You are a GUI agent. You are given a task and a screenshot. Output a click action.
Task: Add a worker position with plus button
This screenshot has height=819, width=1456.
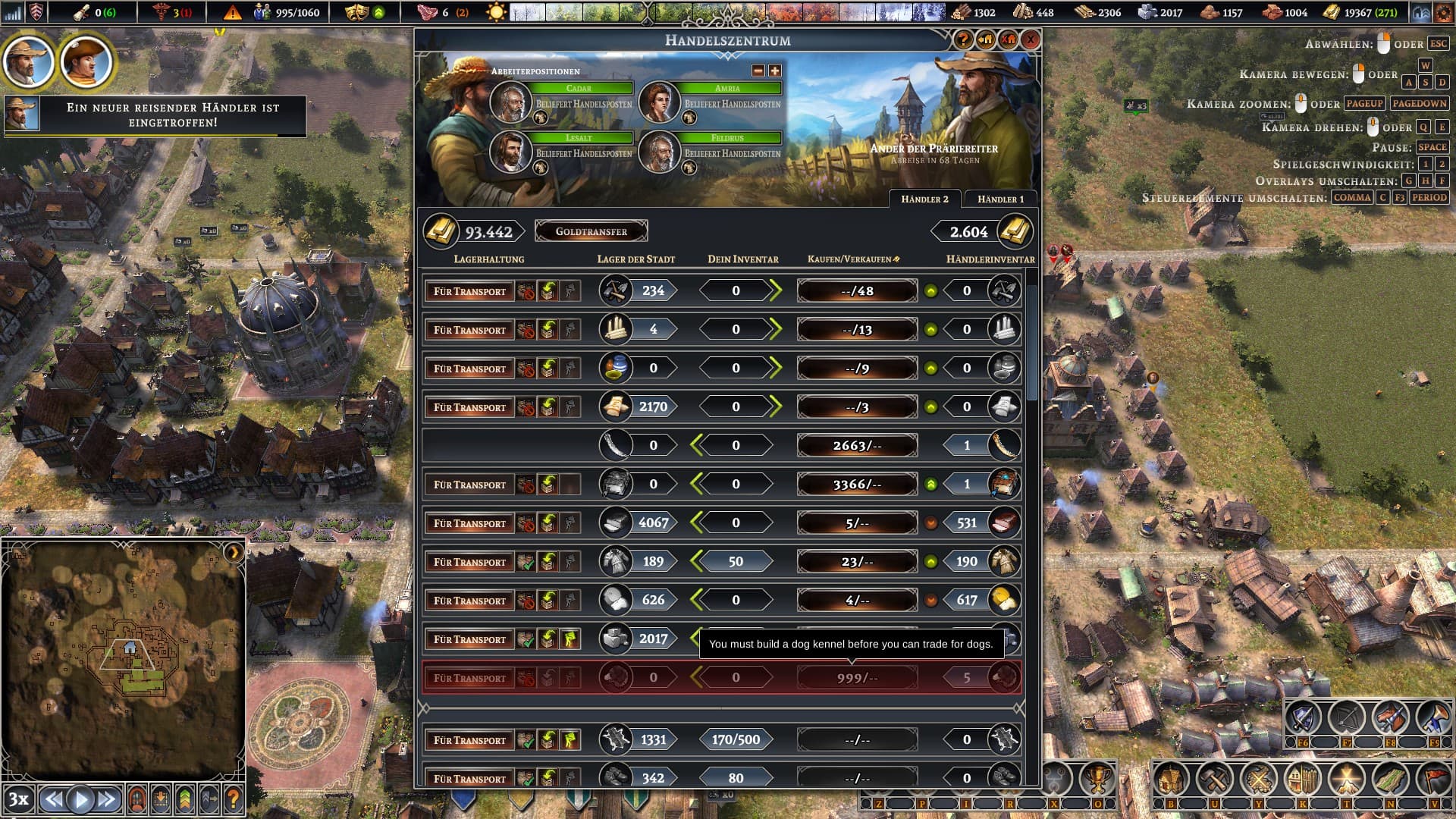coord(774,71)
